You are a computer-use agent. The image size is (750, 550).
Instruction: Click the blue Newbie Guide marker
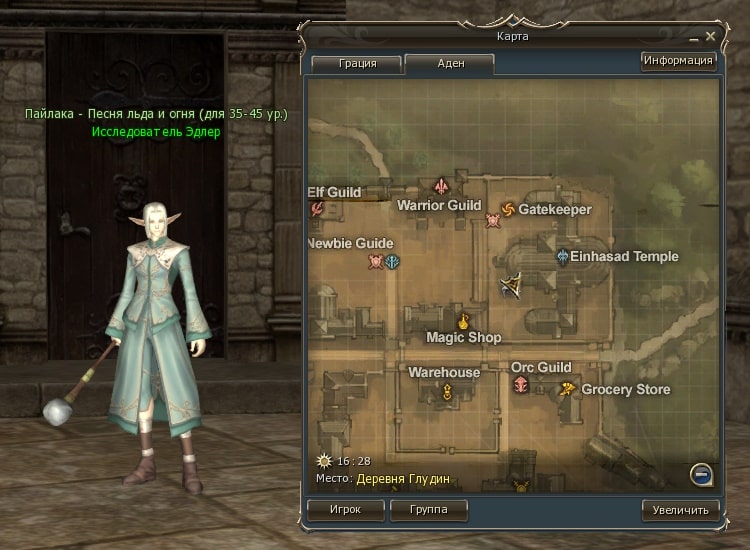pos(394,262)
